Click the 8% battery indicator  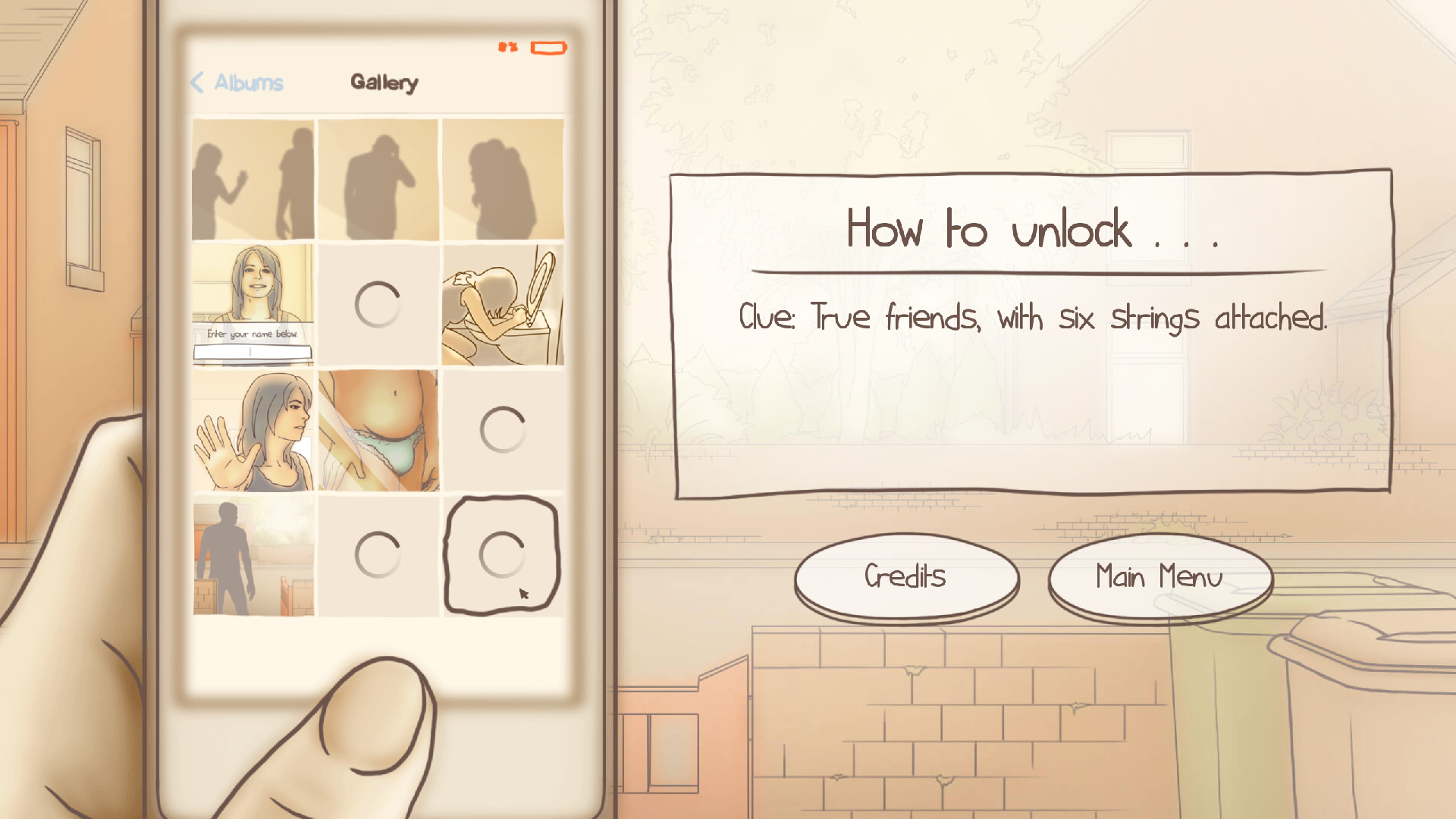(507, 48)
